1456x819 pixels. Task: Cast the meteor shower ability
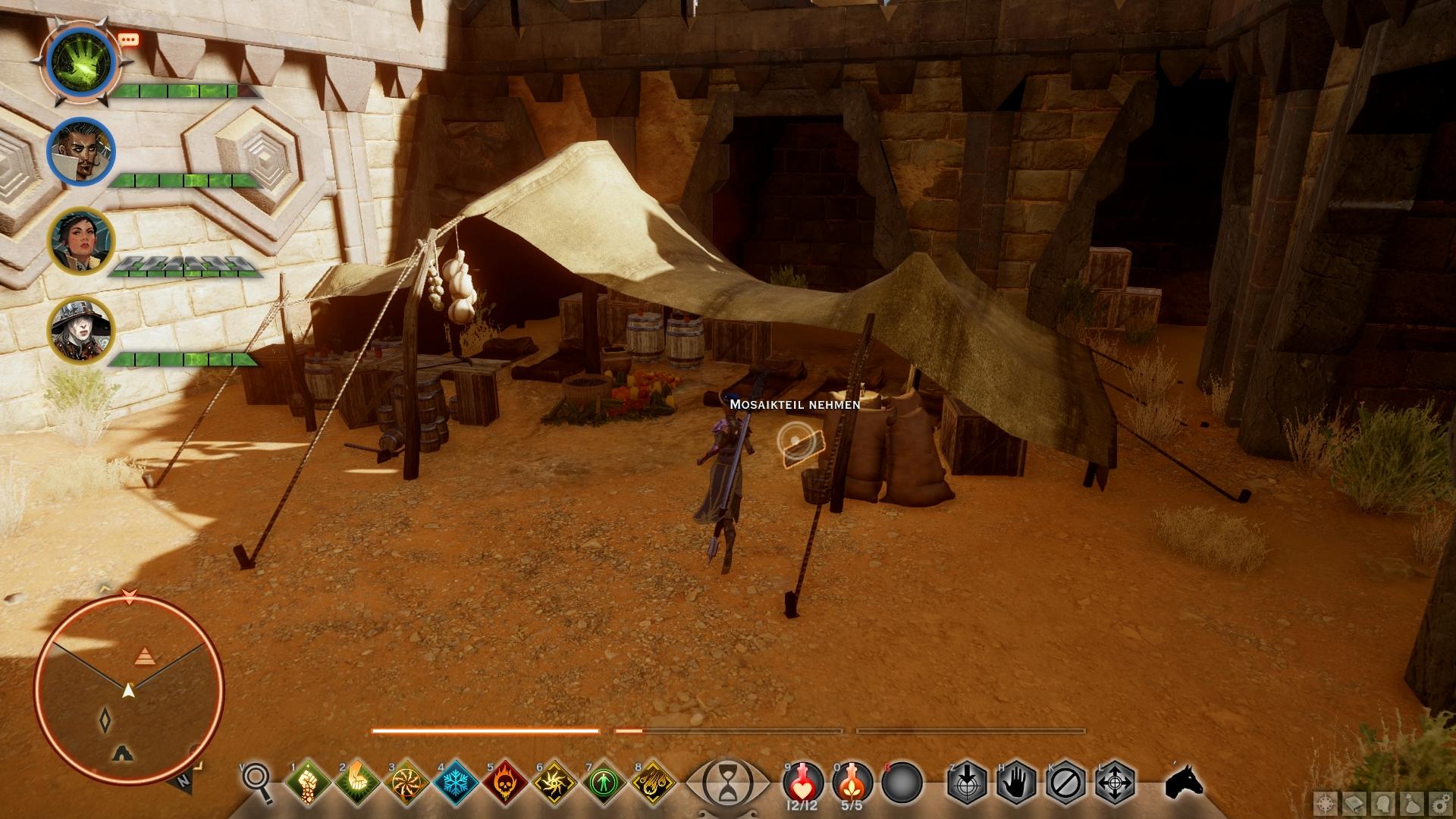pos(653,782)
